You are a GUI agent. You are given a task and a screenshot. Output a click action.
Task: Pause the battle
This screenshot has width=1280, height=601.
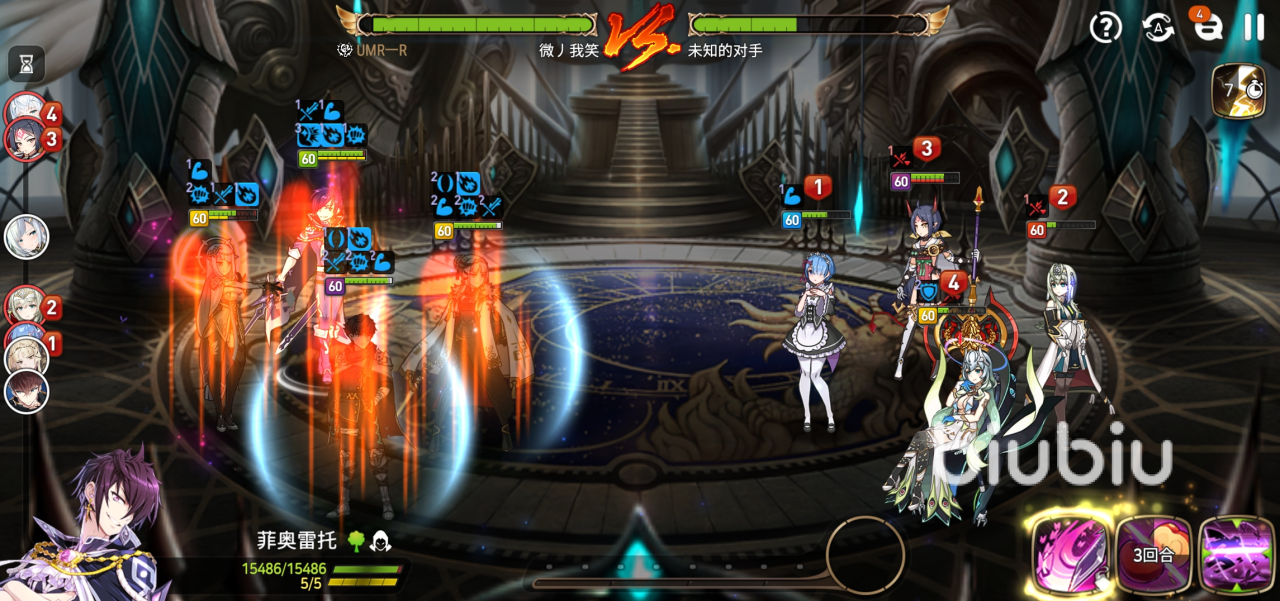[1254, 27]
